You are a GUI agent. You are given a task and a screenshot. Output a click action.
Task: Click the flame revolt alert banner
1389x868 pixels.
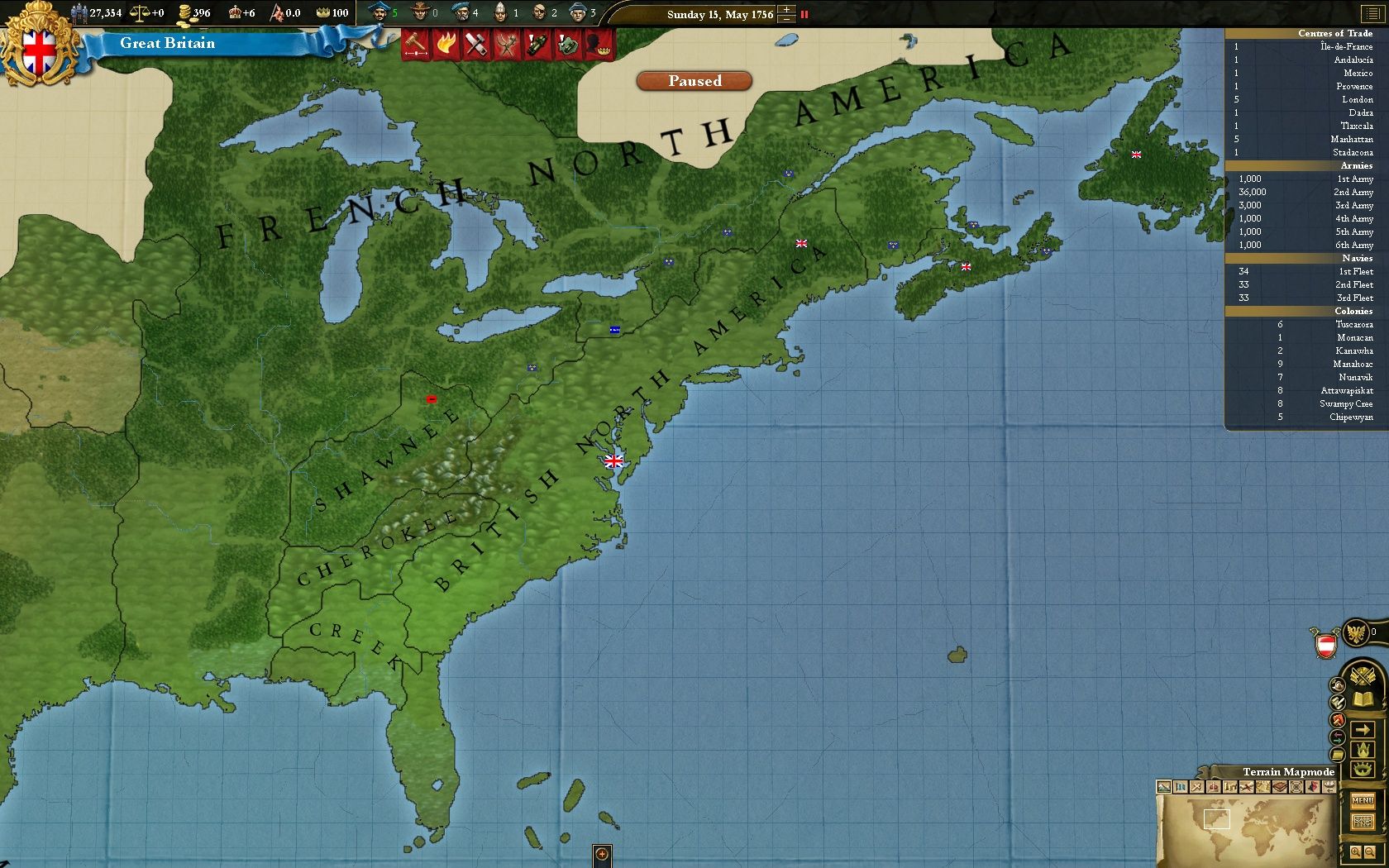(x=446, y=43)
